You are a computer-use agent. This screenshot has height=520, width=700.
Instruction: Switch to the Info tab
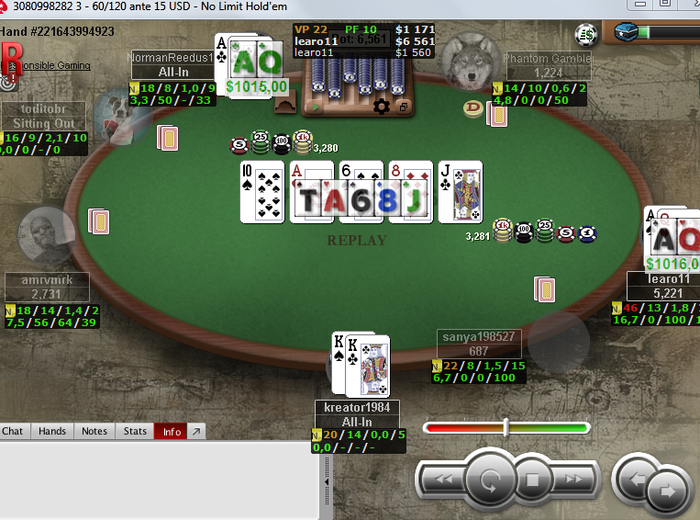172,431
